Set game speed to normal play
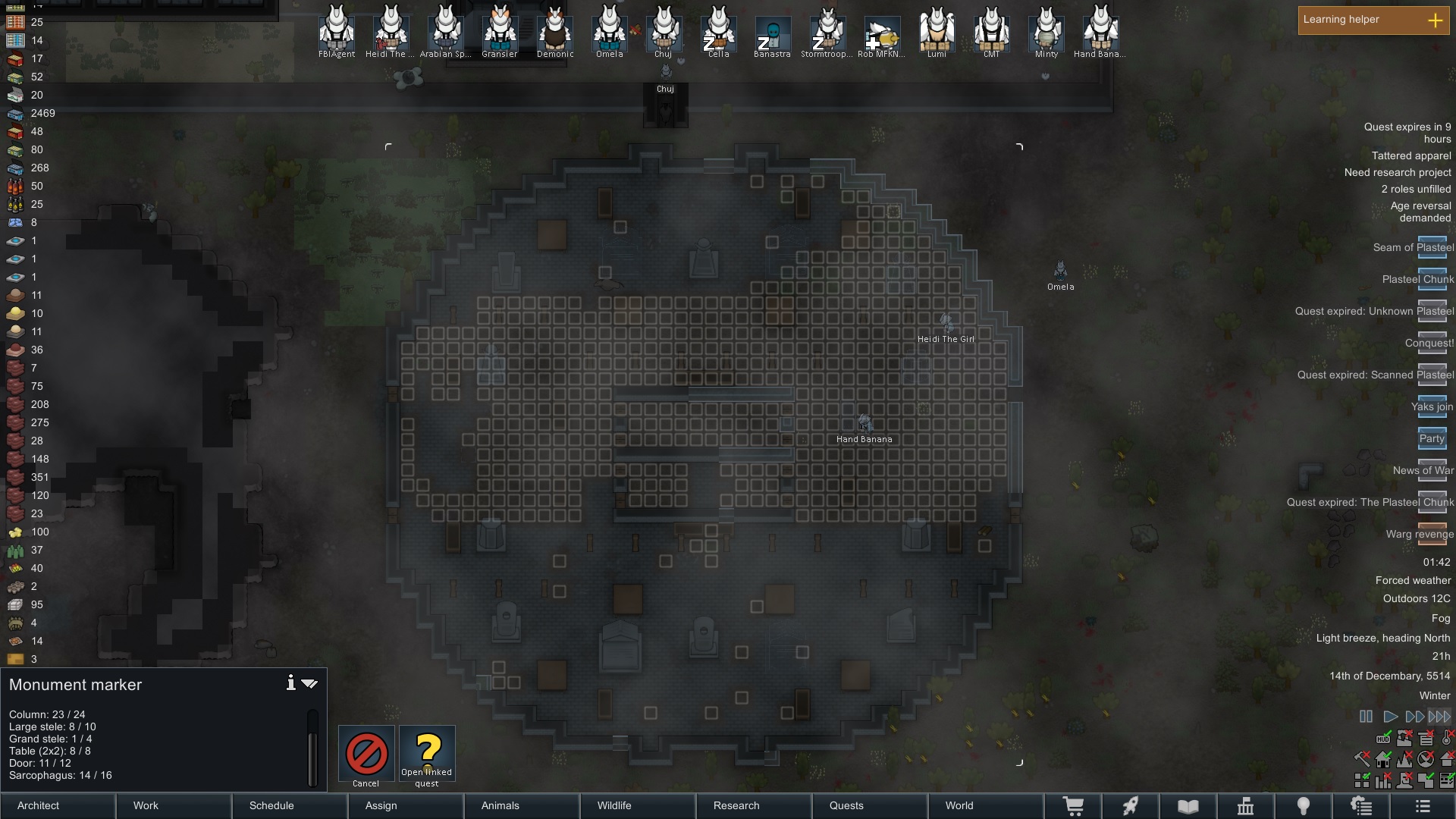1456x819 pixels. (x=1390, y=717)
